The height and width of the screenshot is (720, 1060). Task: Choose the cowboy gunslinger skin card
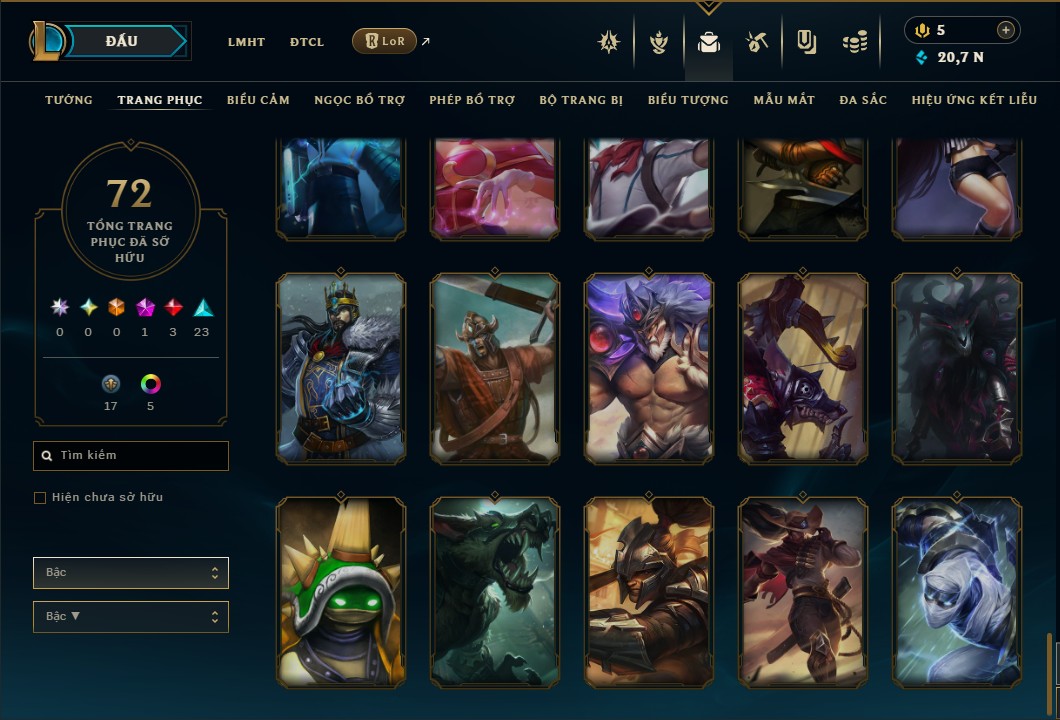click(x=803, y=590)
